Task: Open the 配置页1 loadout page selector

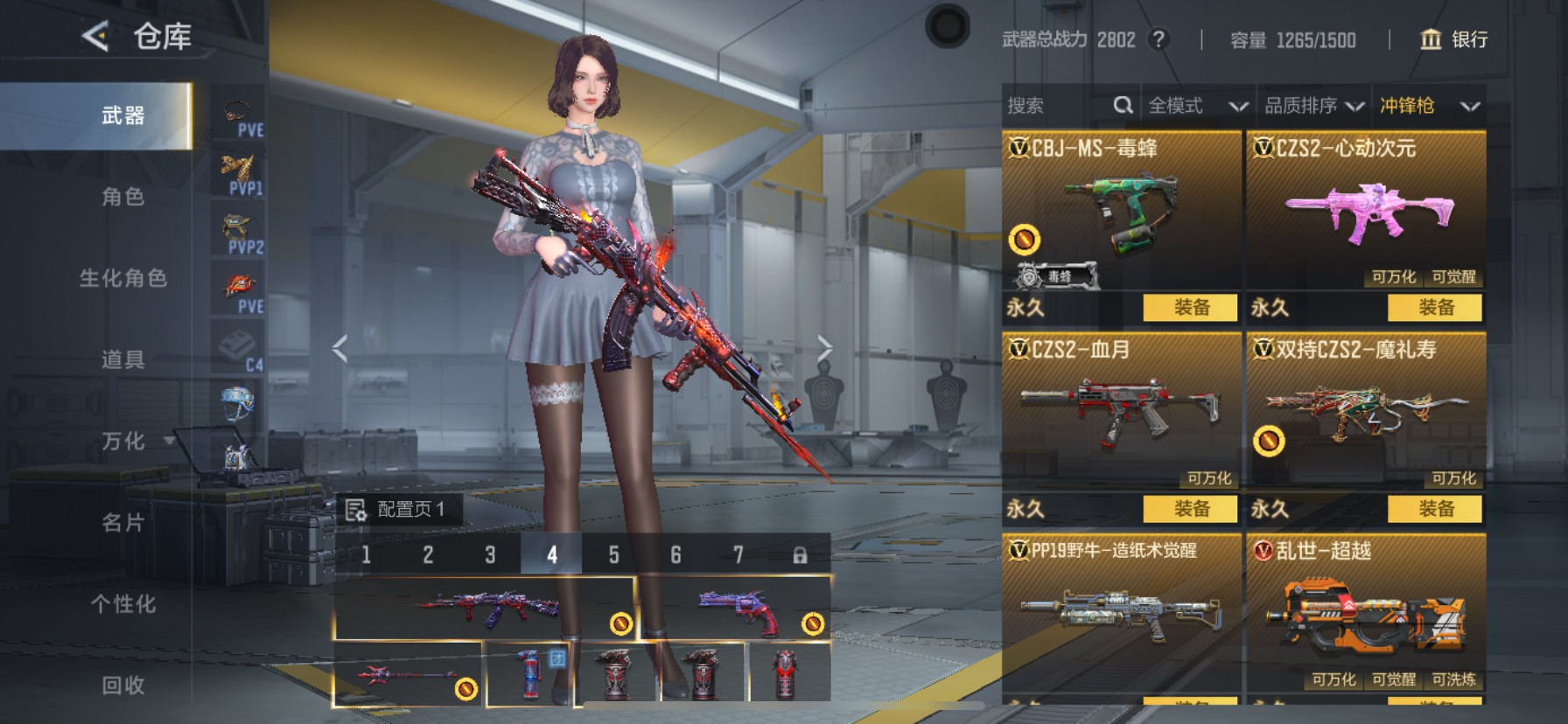Action: 398,510
